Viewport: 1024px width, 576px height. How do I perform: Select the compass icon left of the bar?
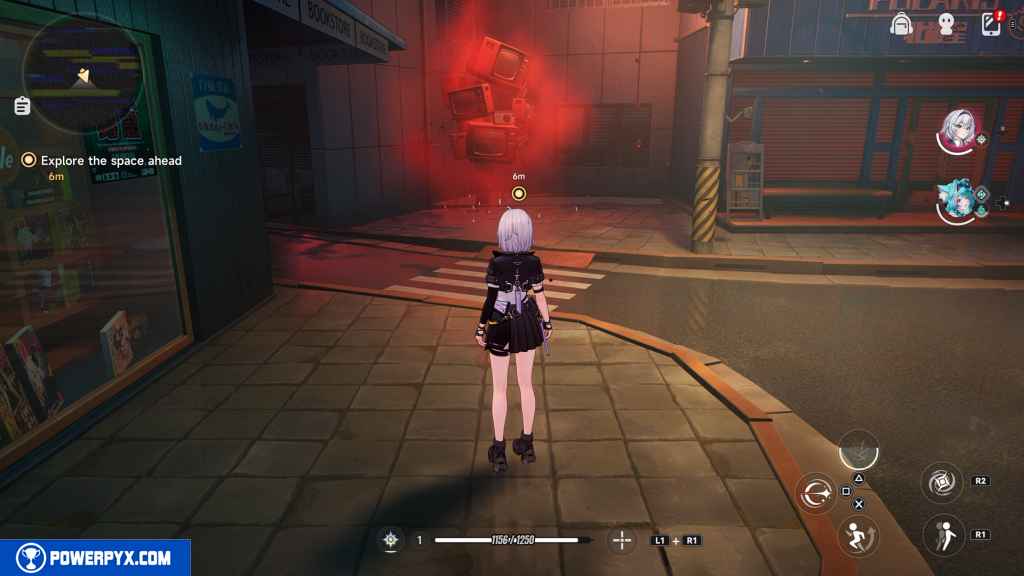click(391, 540)
